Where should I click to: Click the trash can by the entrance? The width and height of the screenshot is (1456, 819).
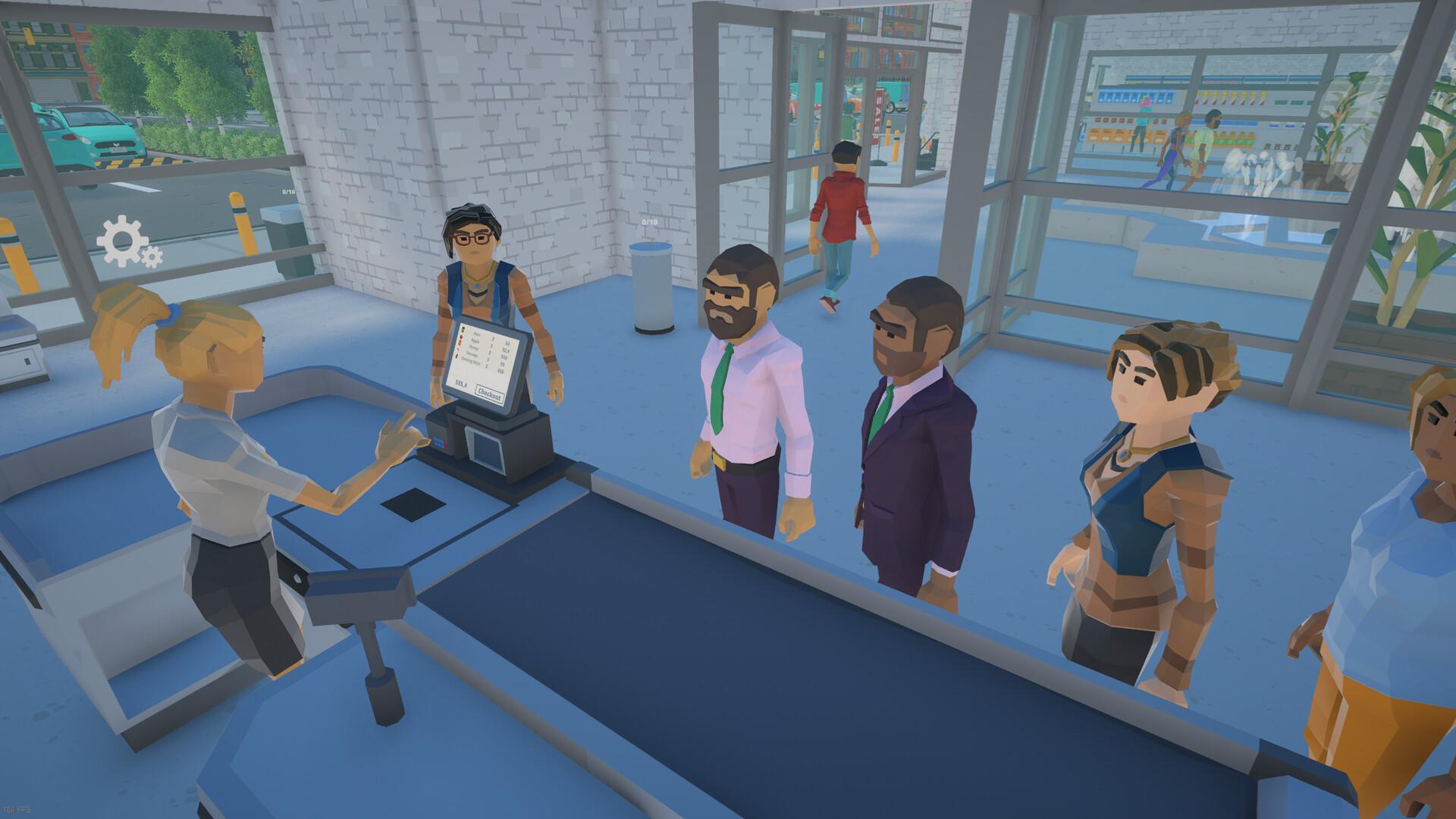pyautogui.click(x=654, y=288)
